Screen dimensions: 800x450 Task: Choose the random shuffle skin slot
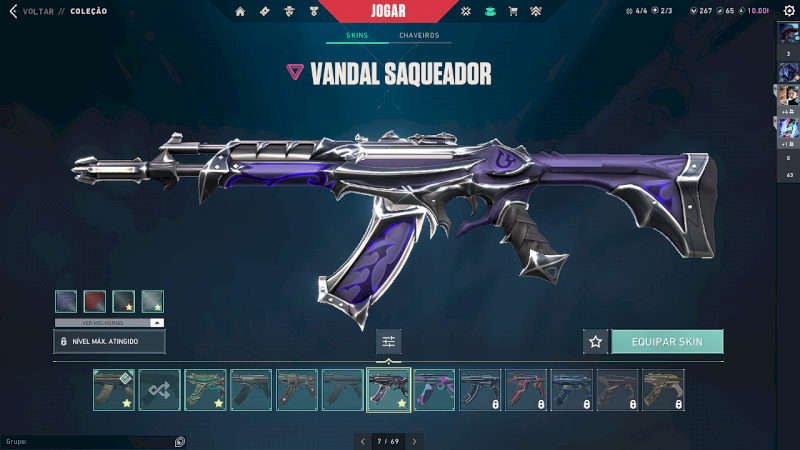[x=159, y=390]
